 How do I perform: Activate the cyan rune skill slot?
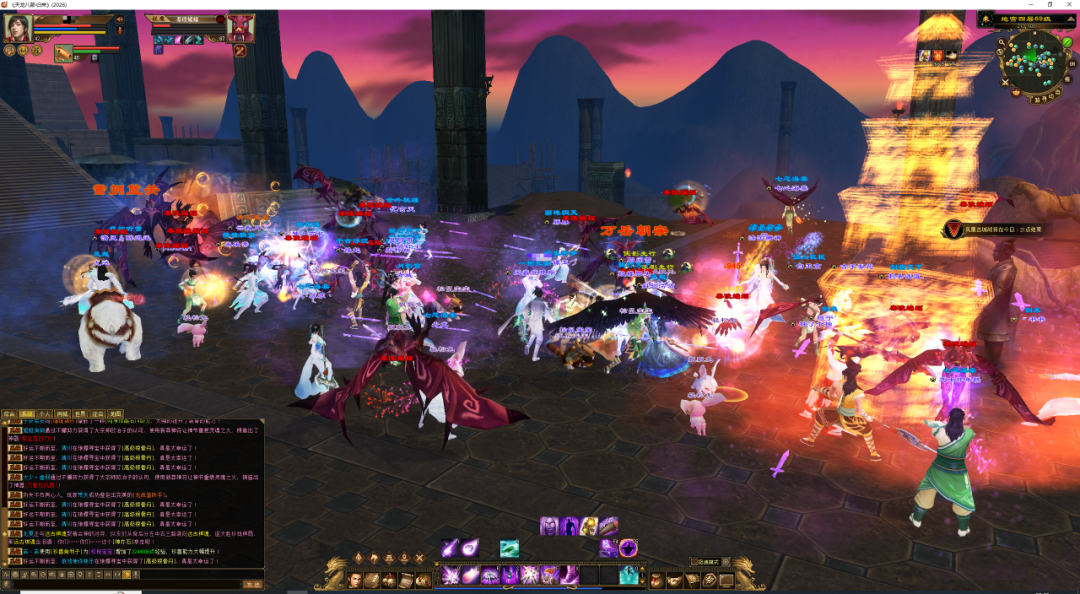[x=628, y=575]
